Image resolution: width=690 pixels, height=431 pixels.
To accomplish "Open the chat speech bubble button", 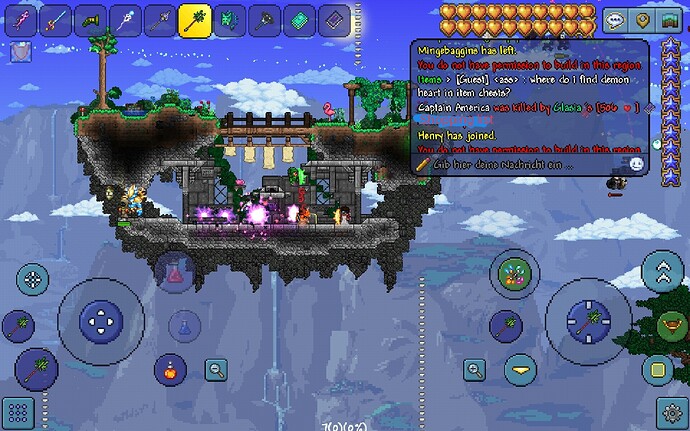I will tap(616, 20).
